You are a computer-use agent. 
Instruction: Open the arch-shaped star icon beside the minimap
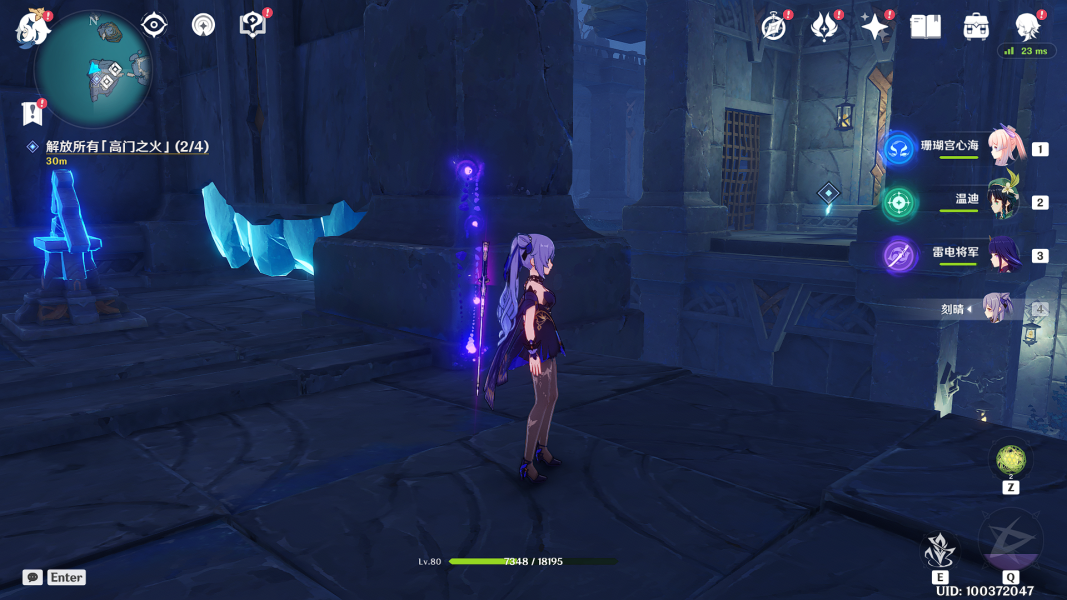point(203,25)
